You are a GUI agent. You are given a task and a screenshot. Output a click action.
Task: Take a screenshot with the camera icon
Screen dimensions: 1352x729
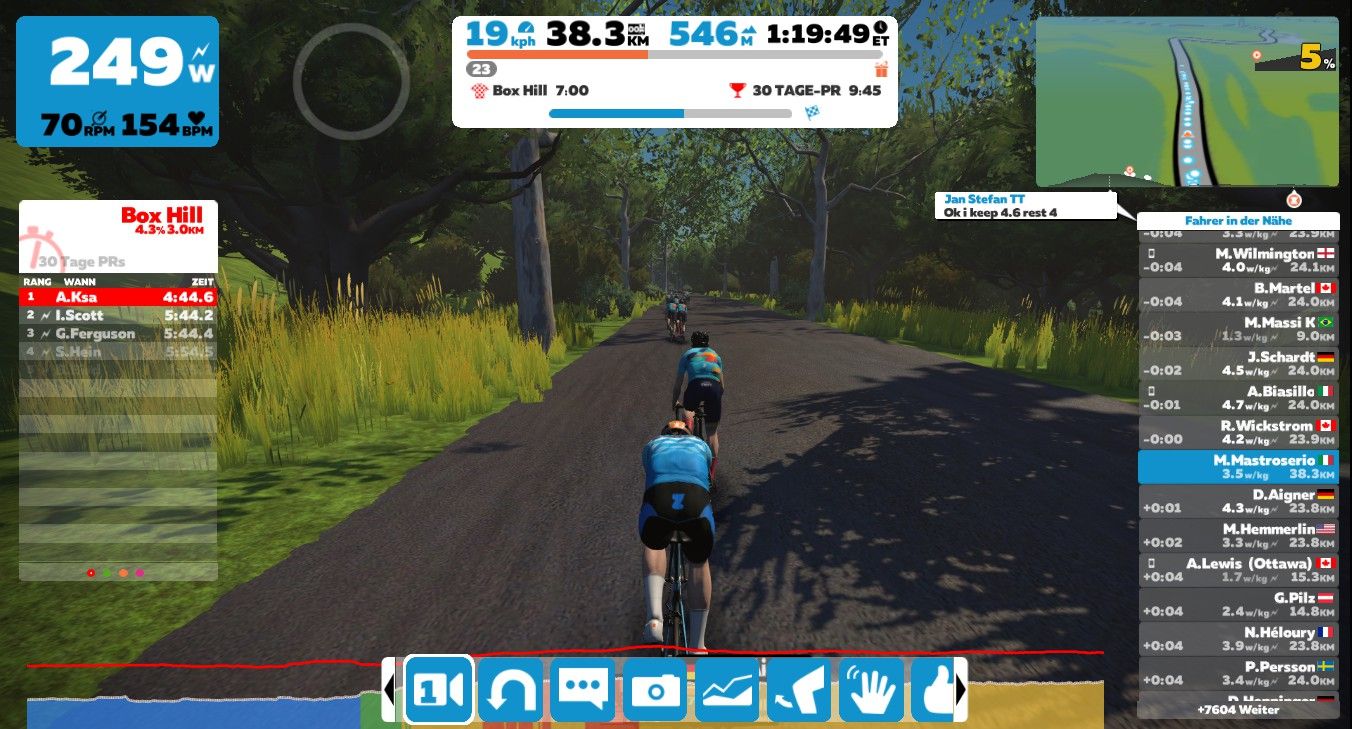point(655,689)
